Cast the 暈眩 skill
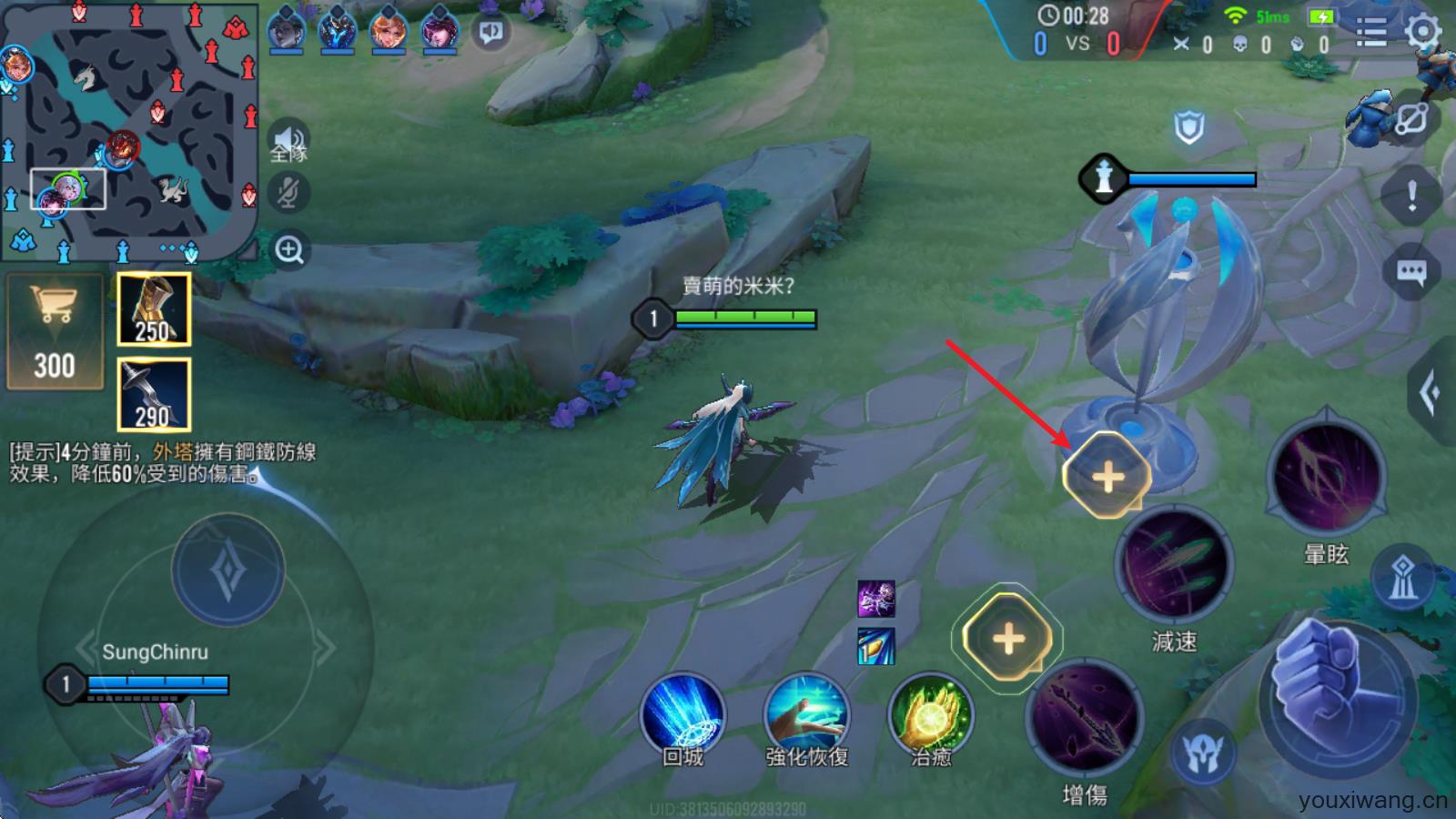Image resolution: width=1456 pixels, height=819 pixels. pos(1326,478)
